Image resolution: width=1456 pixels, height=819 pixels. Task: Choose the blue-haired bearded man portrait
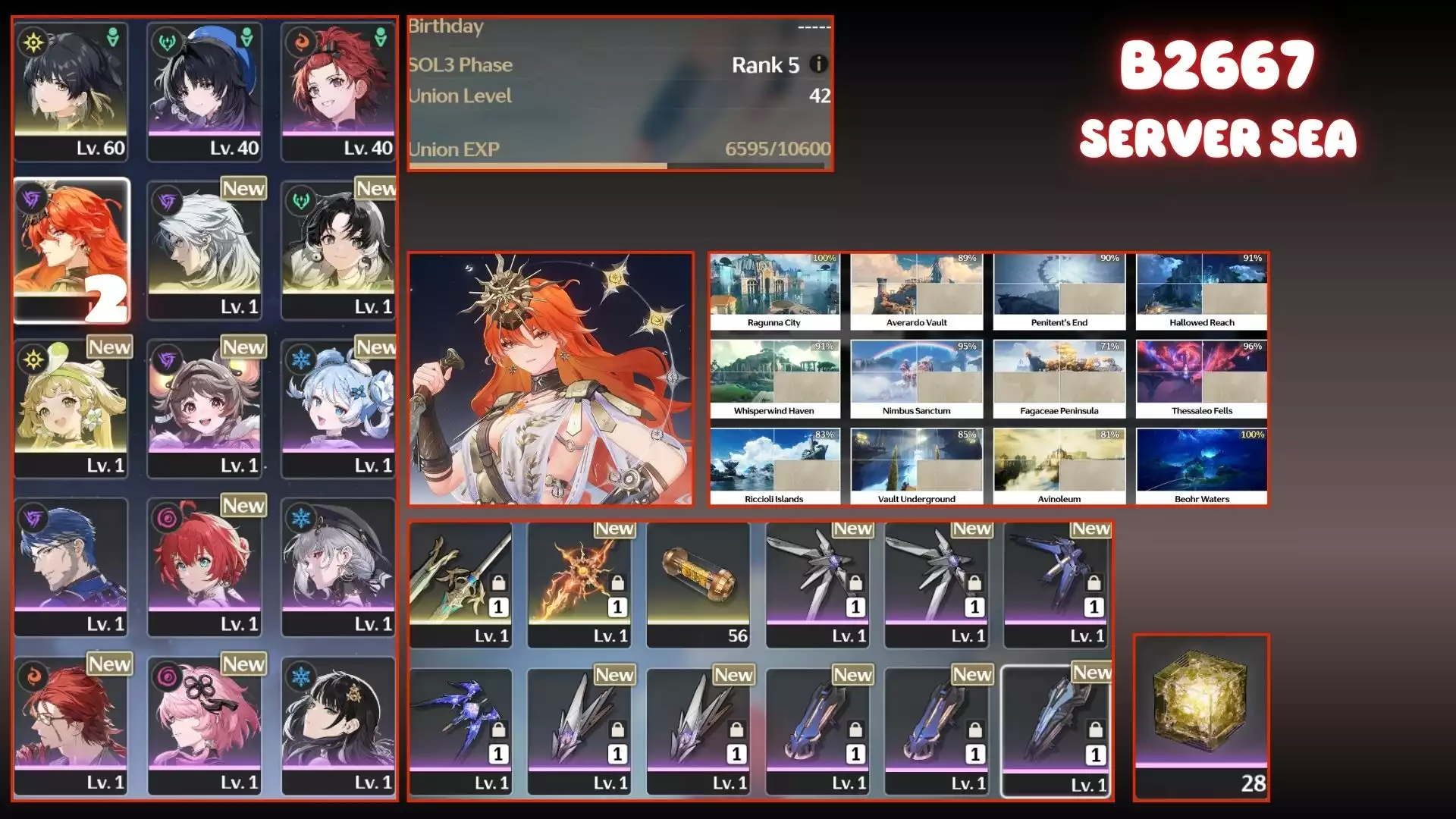pos(71,567)
